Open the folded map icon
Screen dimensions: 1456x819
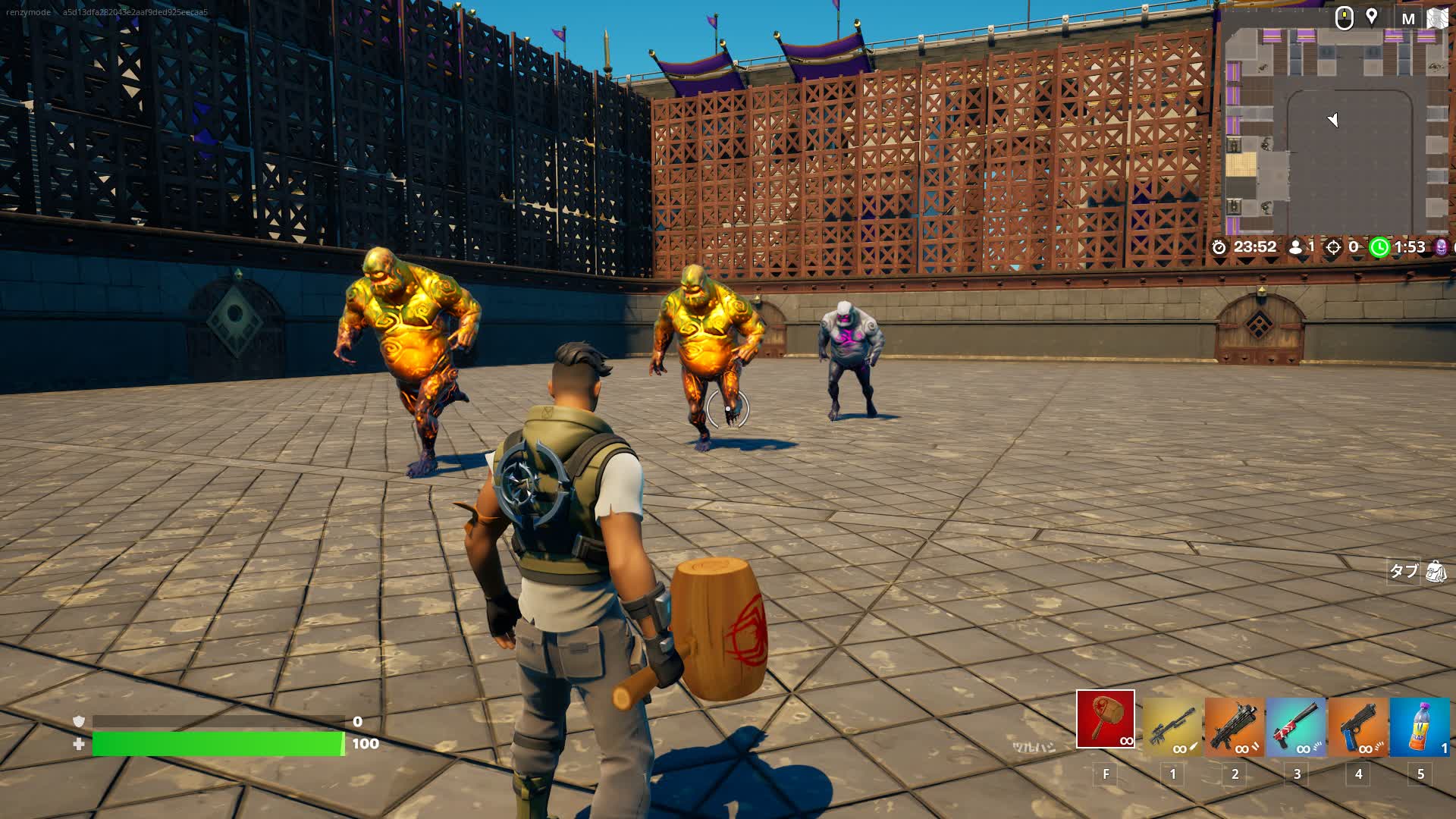click(x=1438, y=18)
